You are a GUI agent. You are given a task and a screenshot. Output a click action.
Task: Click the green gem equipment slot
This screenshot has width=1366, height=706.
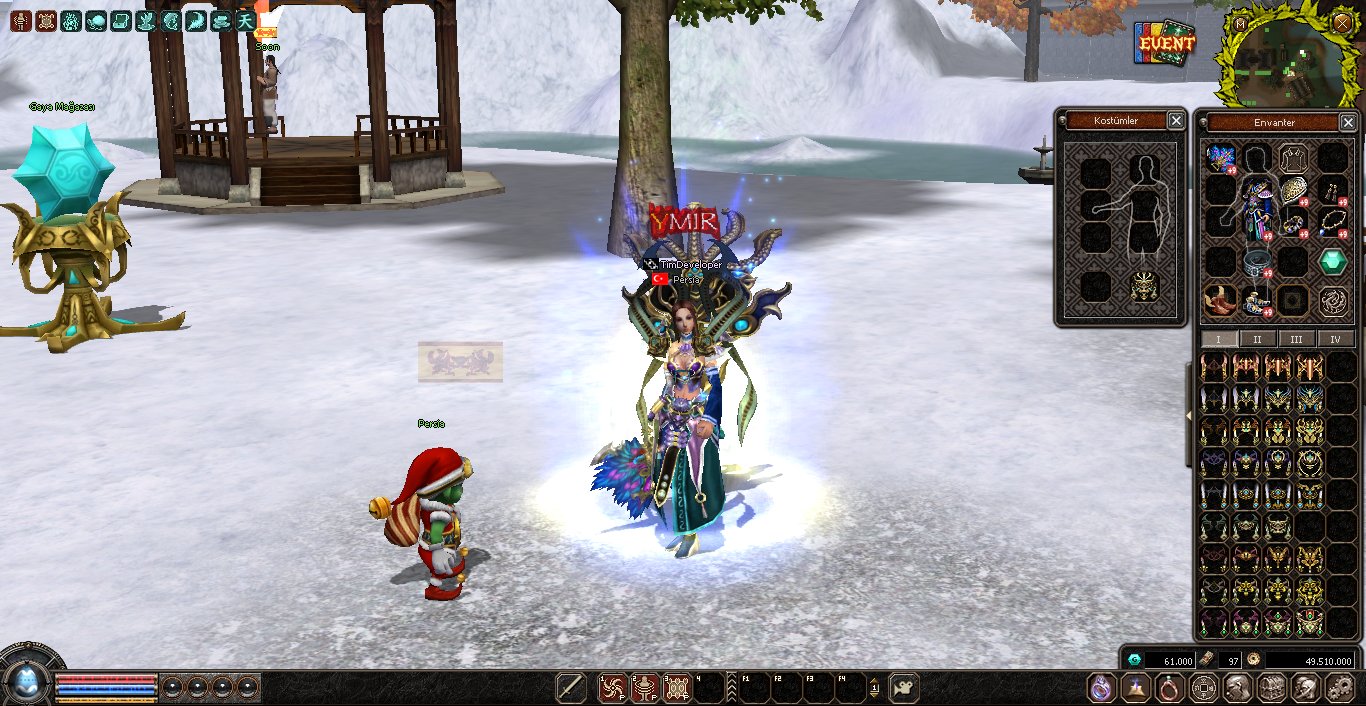(x=1331, y=261)
